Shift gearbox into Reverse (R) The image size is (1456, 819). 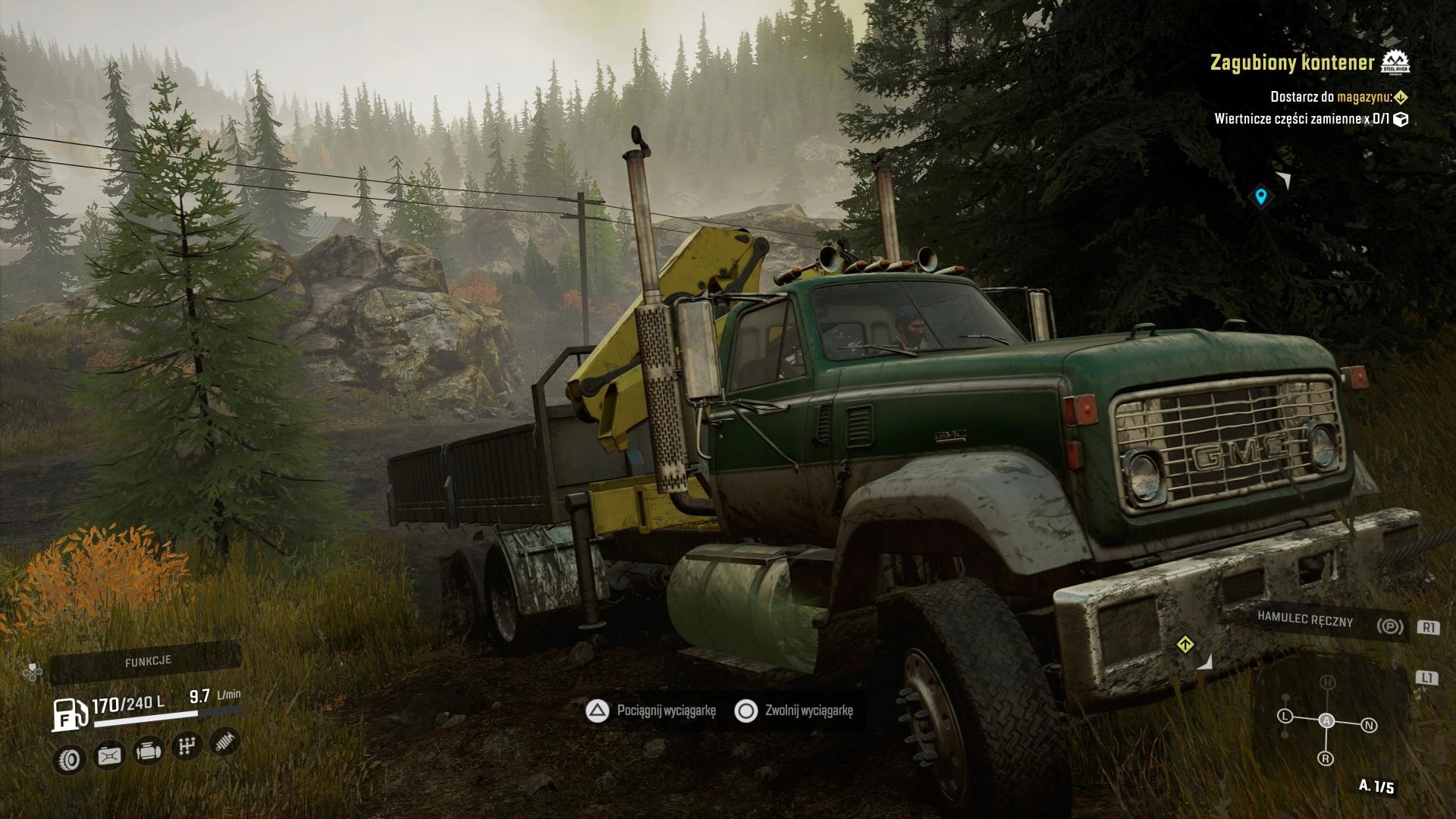[x=1326, y=758]
